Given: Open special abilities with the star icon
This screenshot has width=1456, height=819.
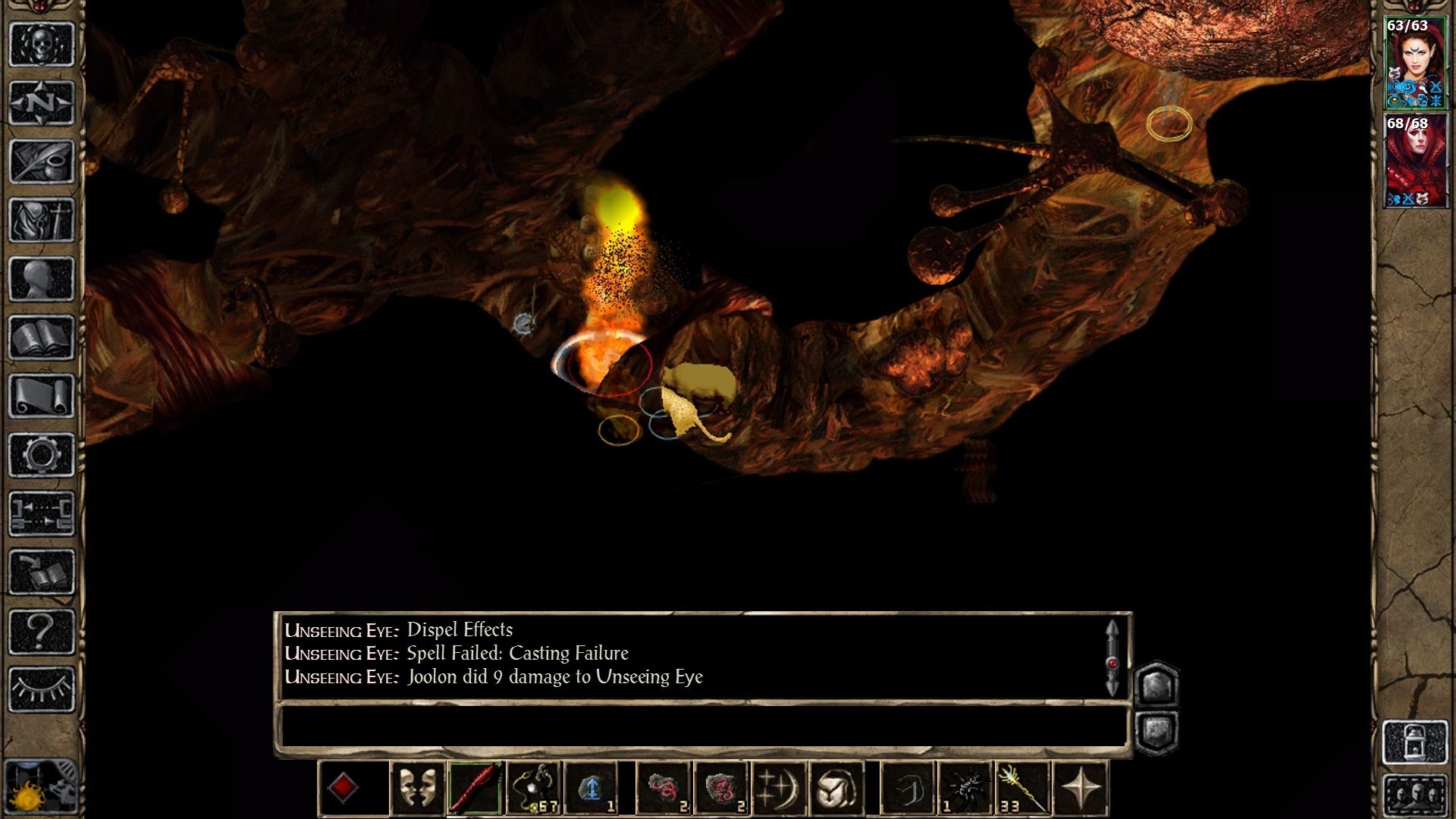Looking at the screenshot, I should 1081,789.
